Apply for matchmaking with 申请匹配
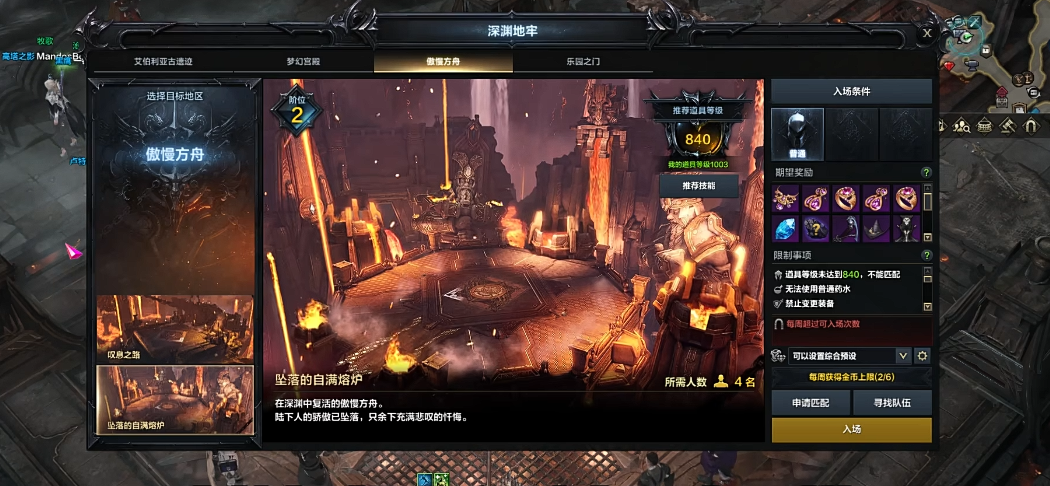The width and height of the screenshot is (1050, 486). [x=810, y=402]
